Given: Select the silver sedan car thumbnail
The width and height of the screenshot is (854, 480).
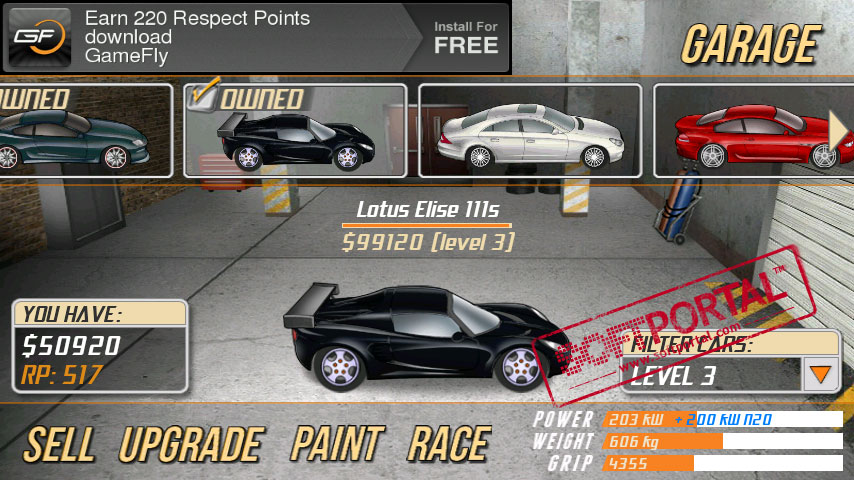Looking at the screenshot, I should click(x=529, y=130).
